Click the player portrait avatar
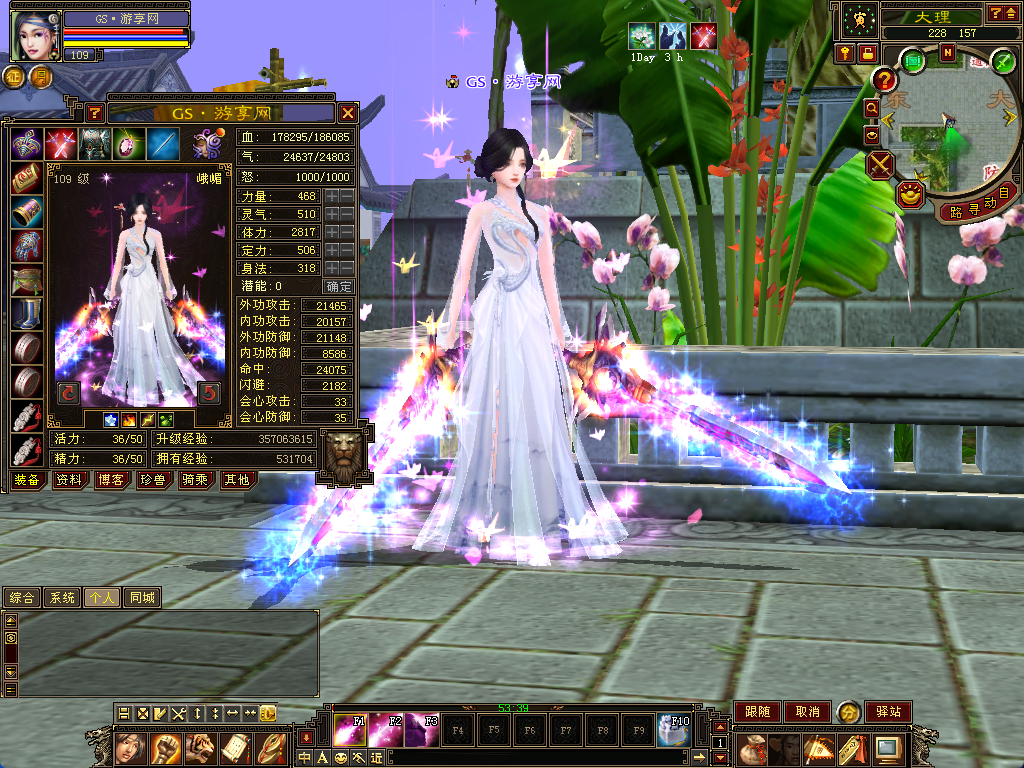 click(x=35, y=35)
